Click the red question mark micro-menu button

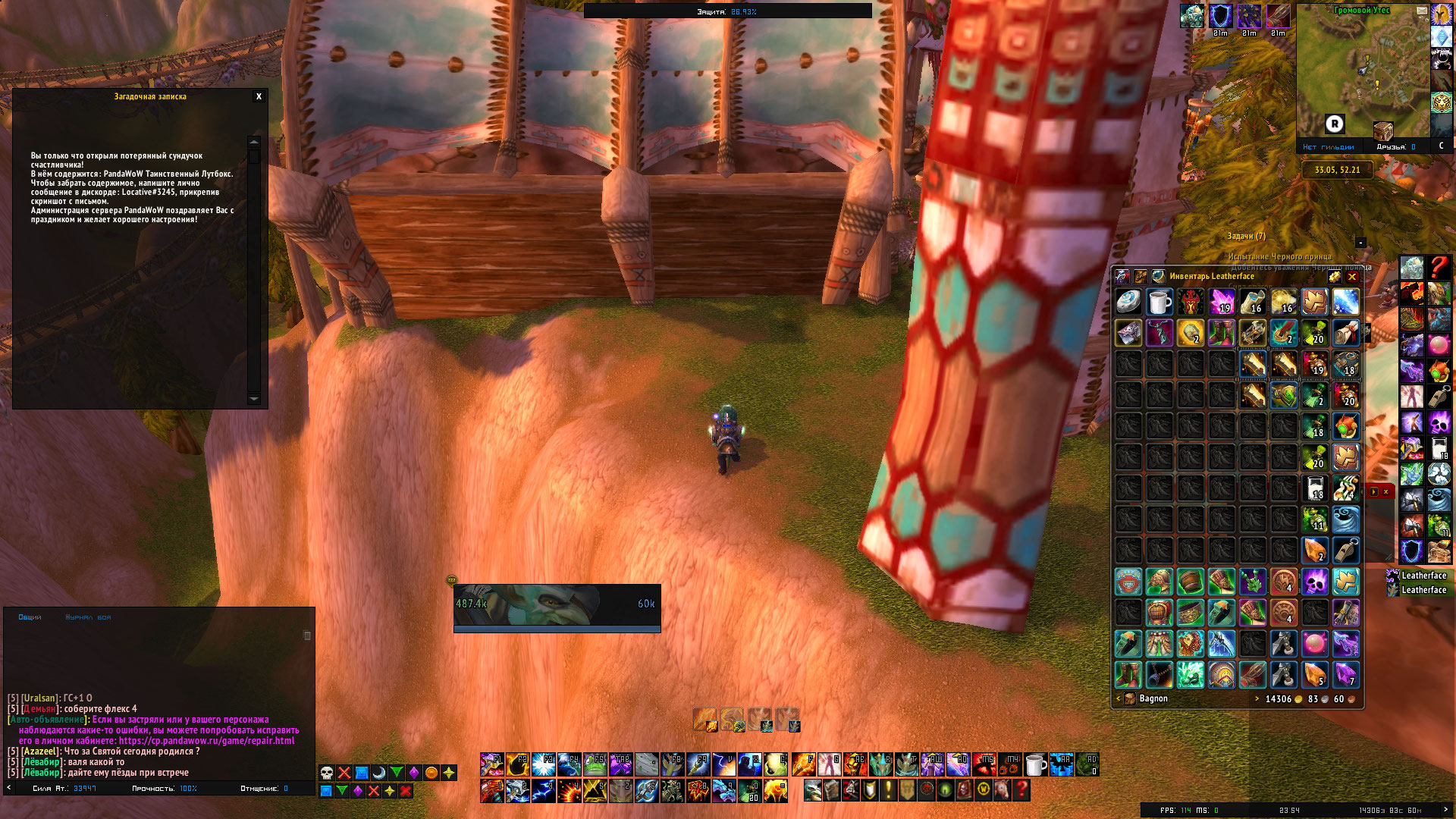click(x=1021, y=790)
